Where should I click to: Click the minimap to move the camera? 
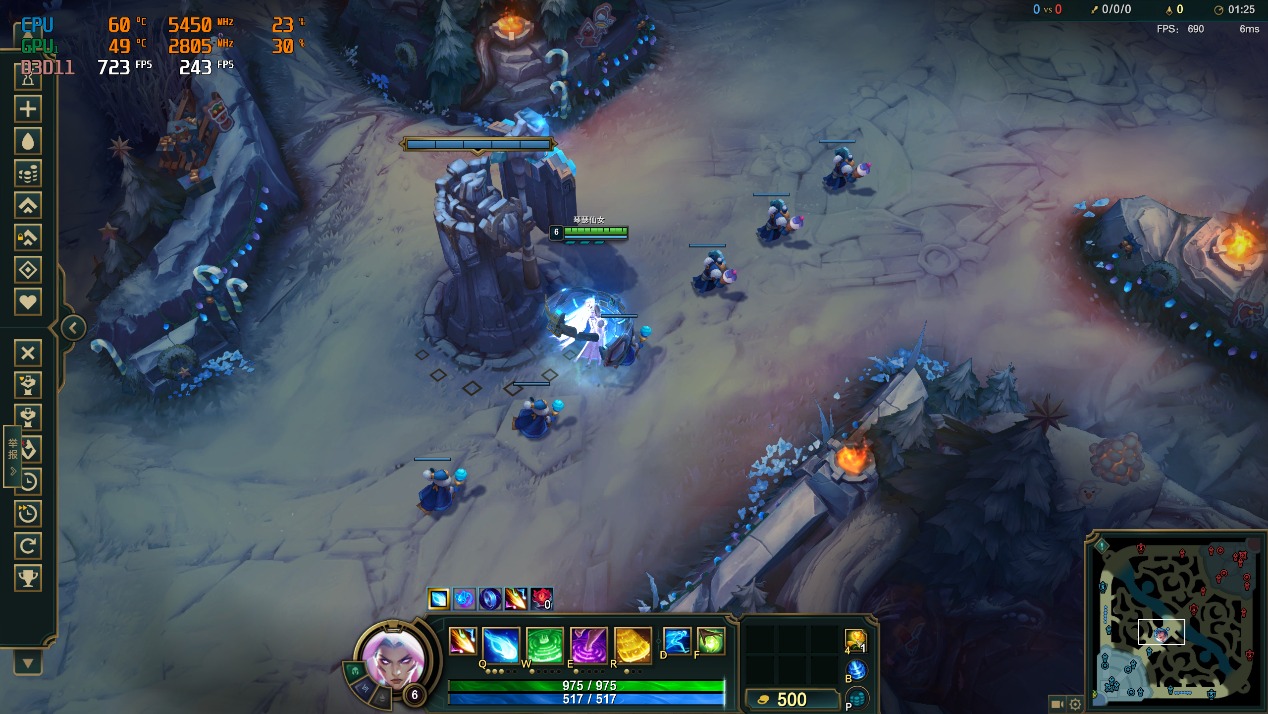pyautogui.click(x=1174, y=617)
